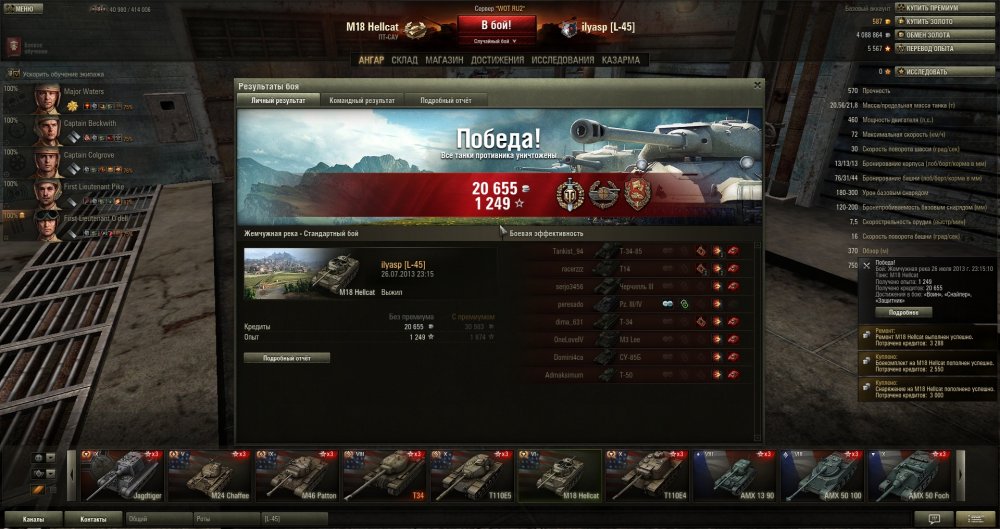Show the Командный результат tab
This screenshot has height=529, width=1000.
[361, 100]
